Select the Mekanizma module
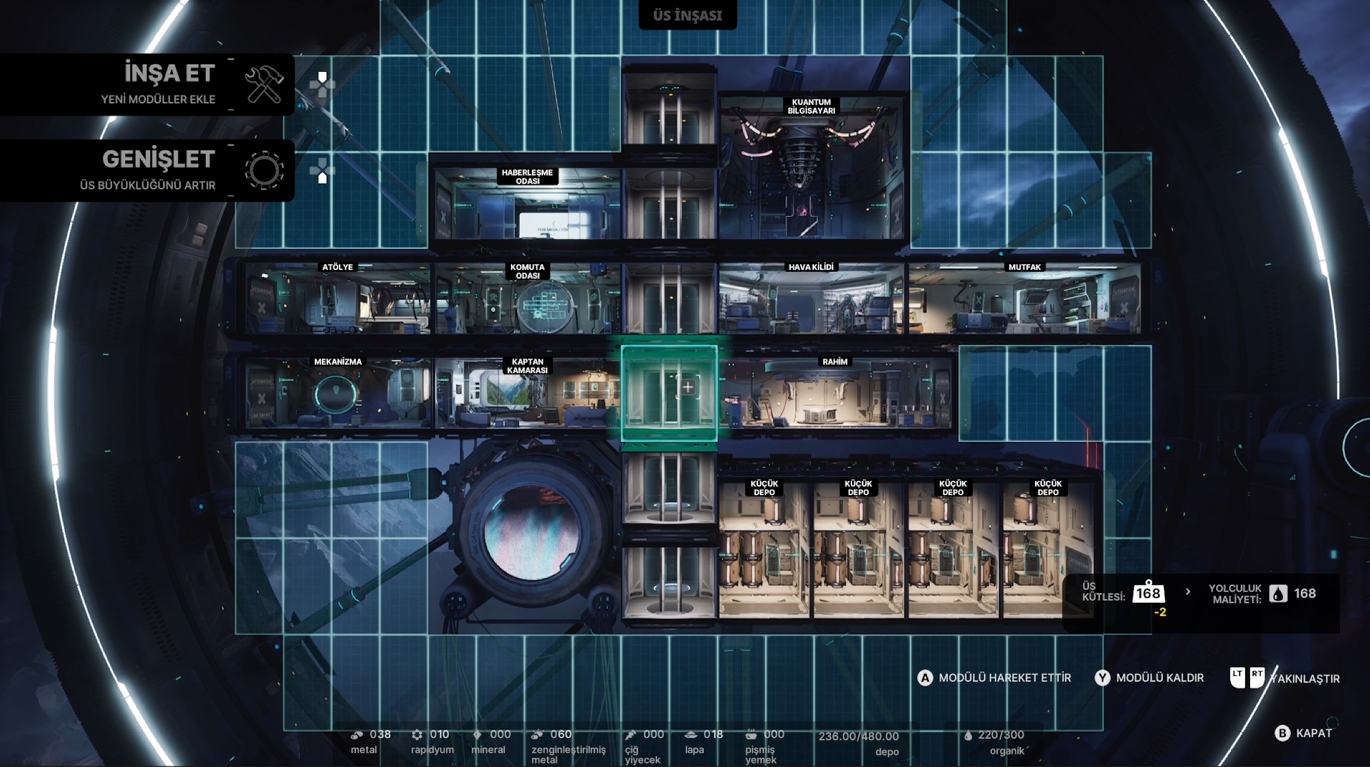The width and height of the screenshot is (1370, 767). (337, 393)
